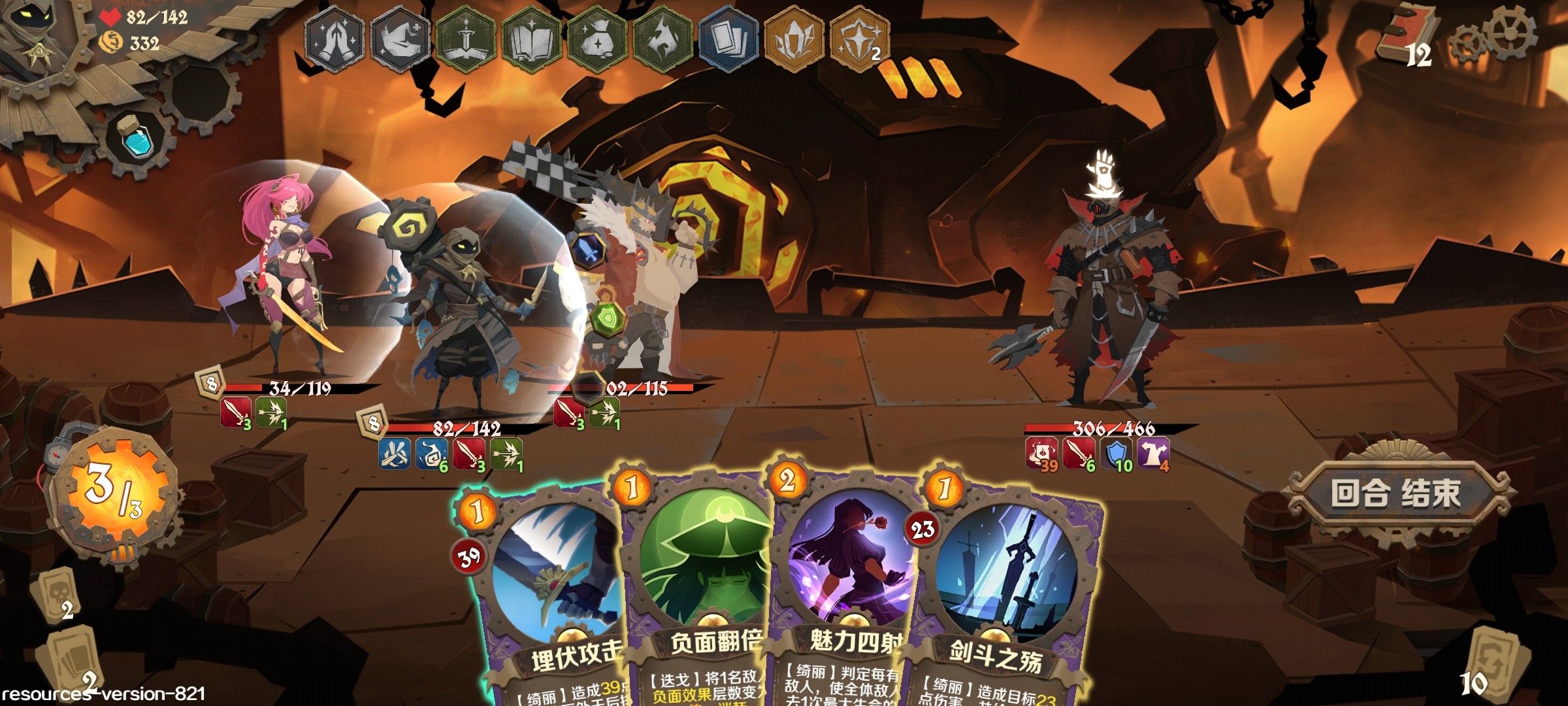Viewport: 1568px width, 706px height.
Task: Check the crystal cluster relic
Action: (x=794, y=39)
